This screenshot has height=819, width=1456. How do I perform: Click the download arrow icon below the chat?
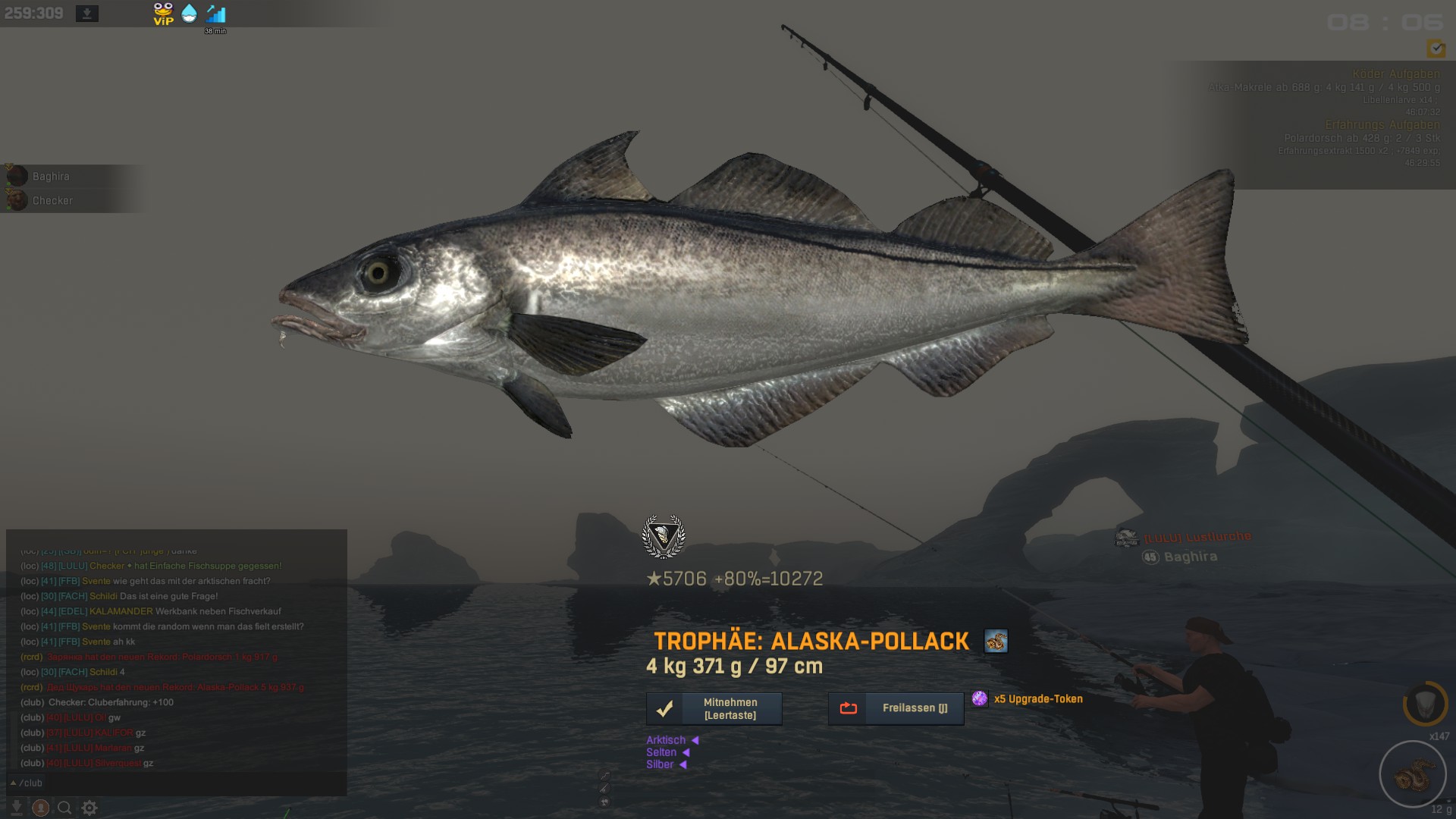[x=16, y=808]
